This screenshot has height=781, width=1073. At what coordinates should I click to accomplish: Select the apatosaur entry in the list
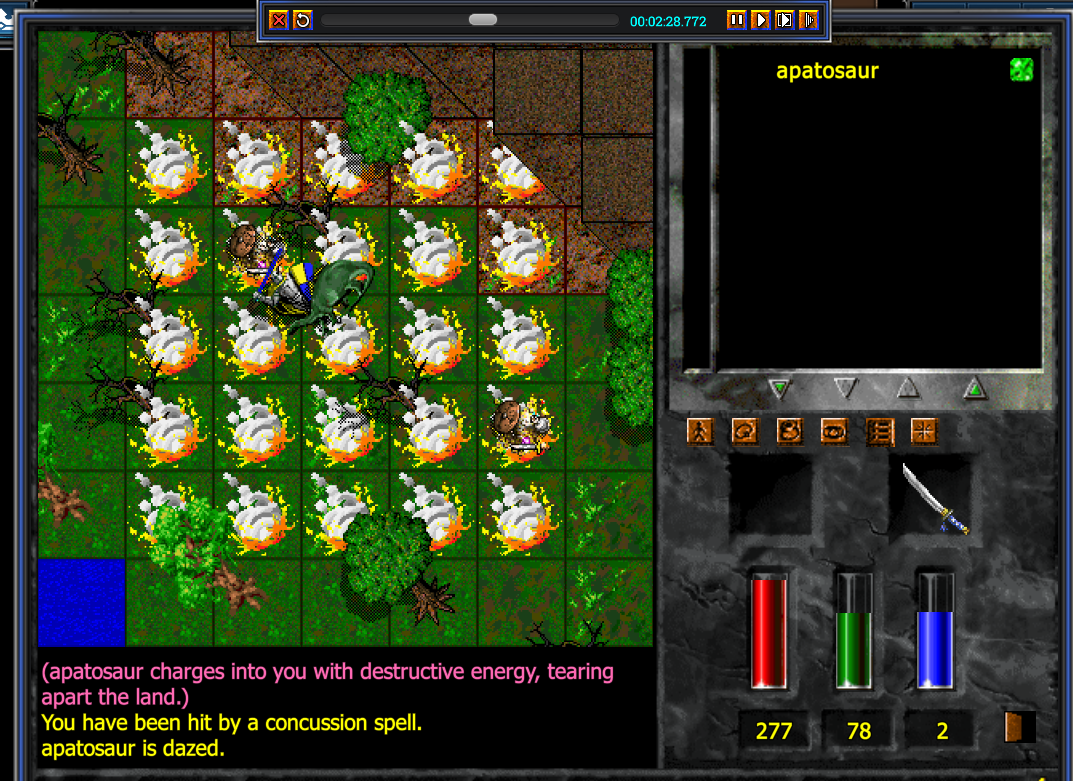coord(827,71)
